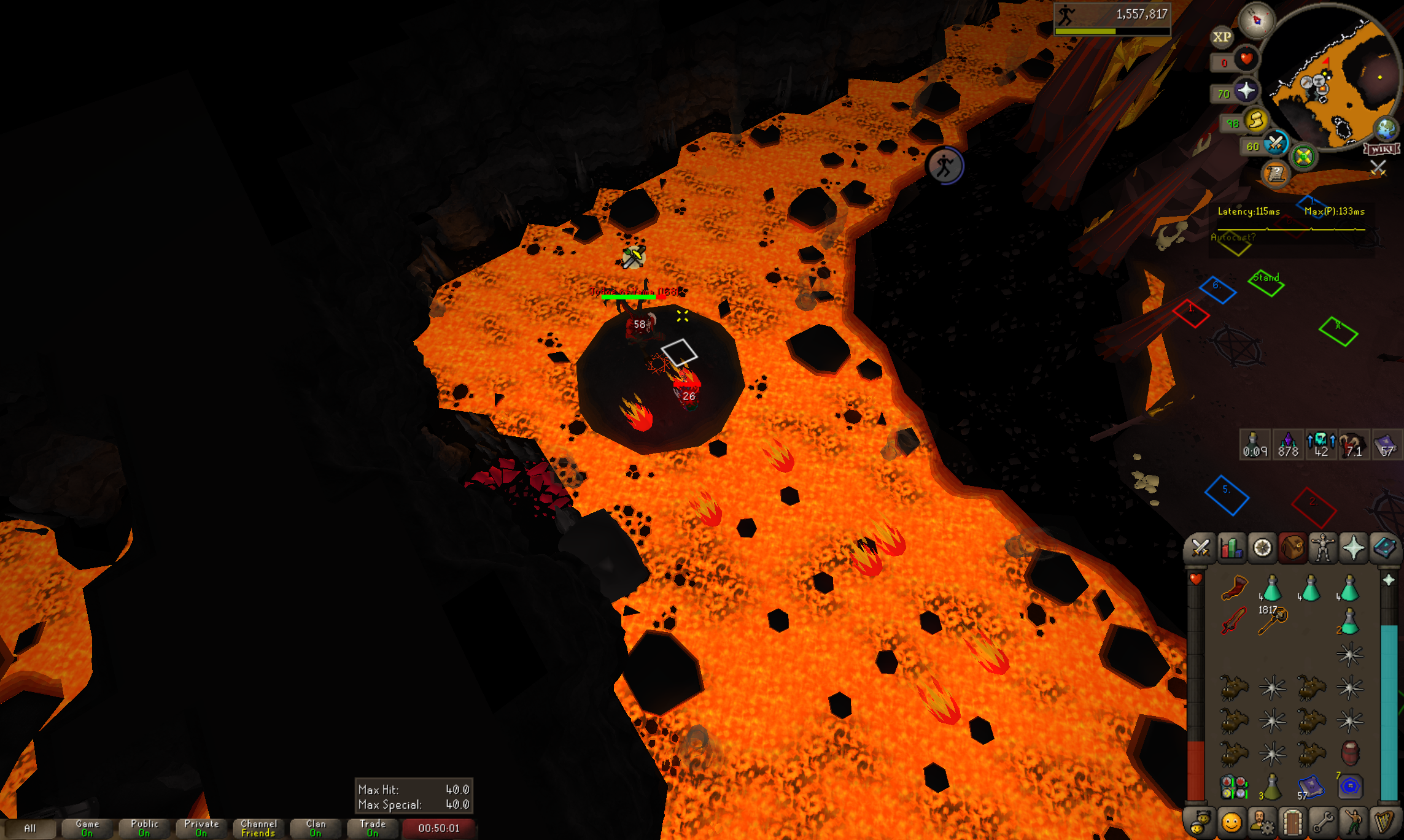Open the Prayer tab
1404x840 pixels.
(1354, 548)
